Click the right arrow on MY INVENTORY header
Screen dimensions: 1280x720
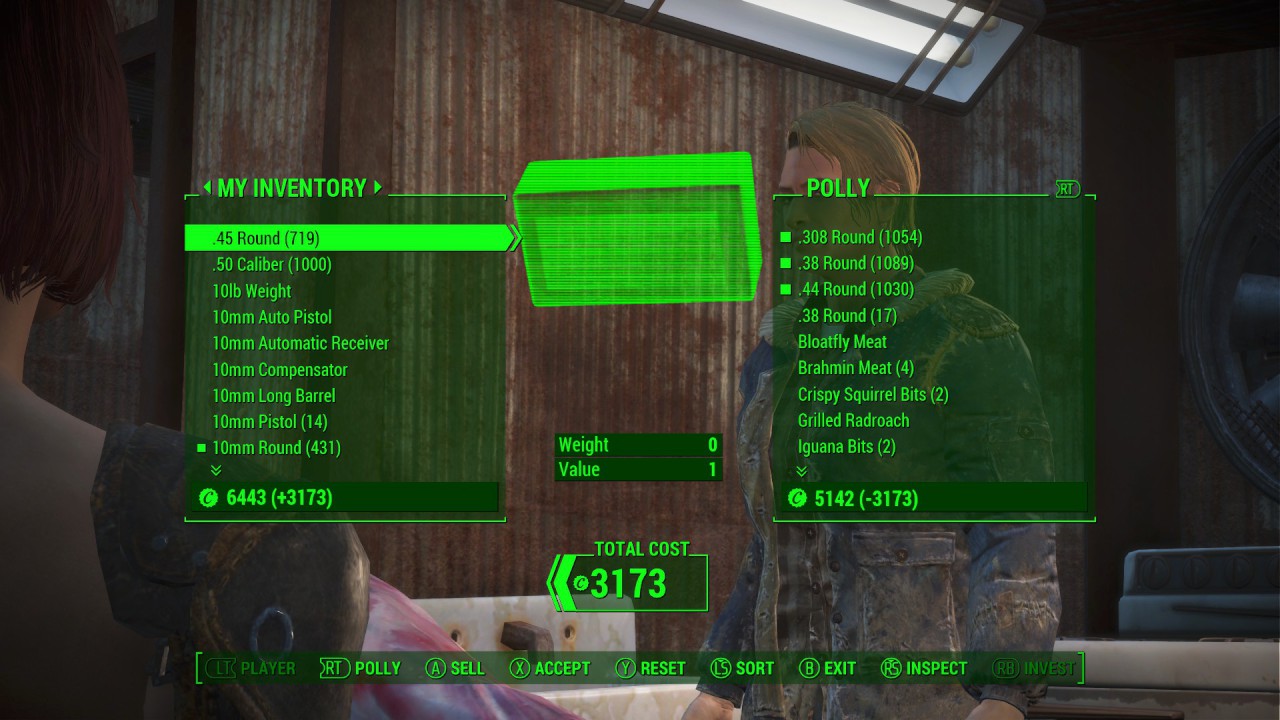click(x=377, y=188)
